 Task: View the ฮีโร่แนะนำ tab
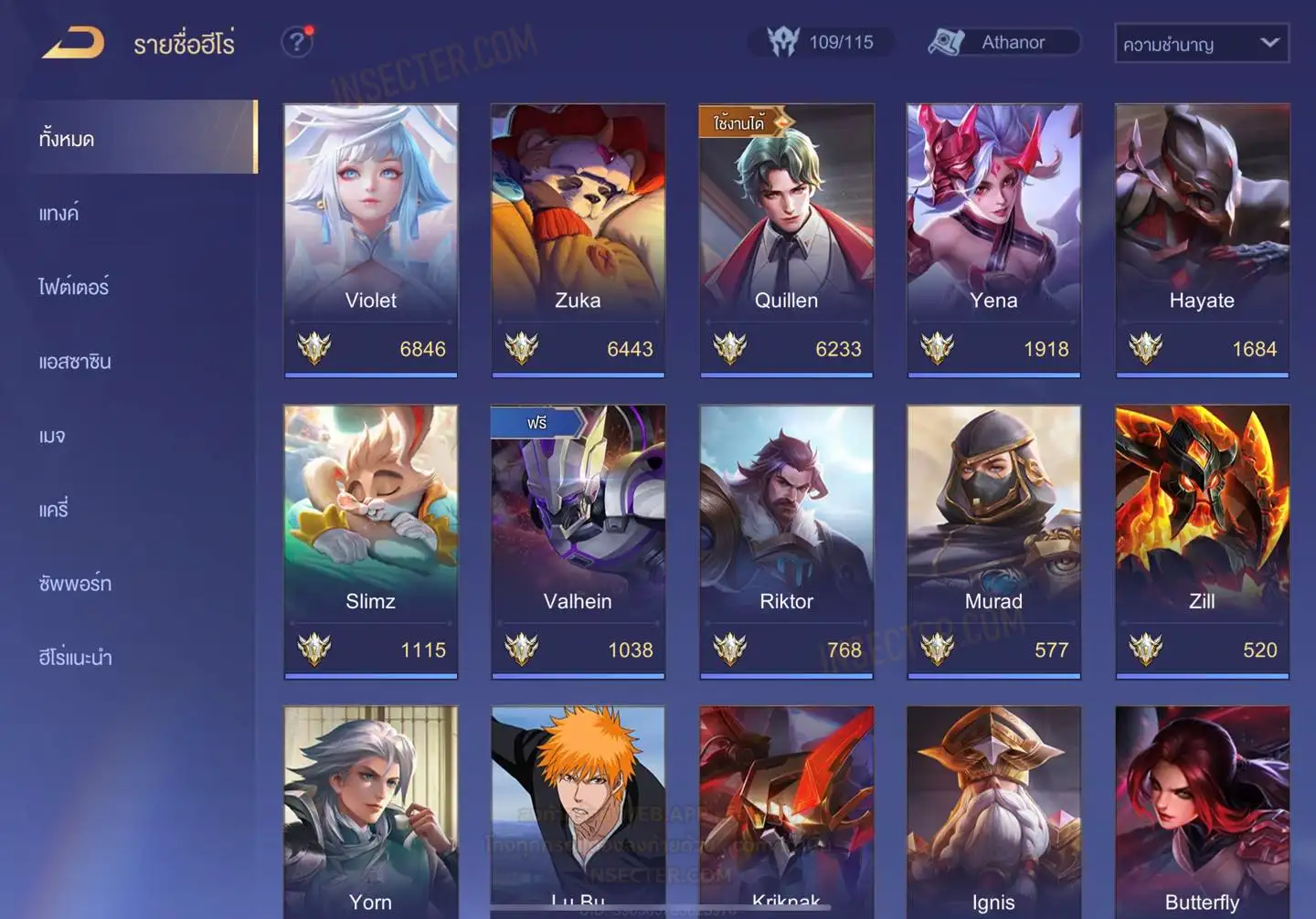coord(75,658)
